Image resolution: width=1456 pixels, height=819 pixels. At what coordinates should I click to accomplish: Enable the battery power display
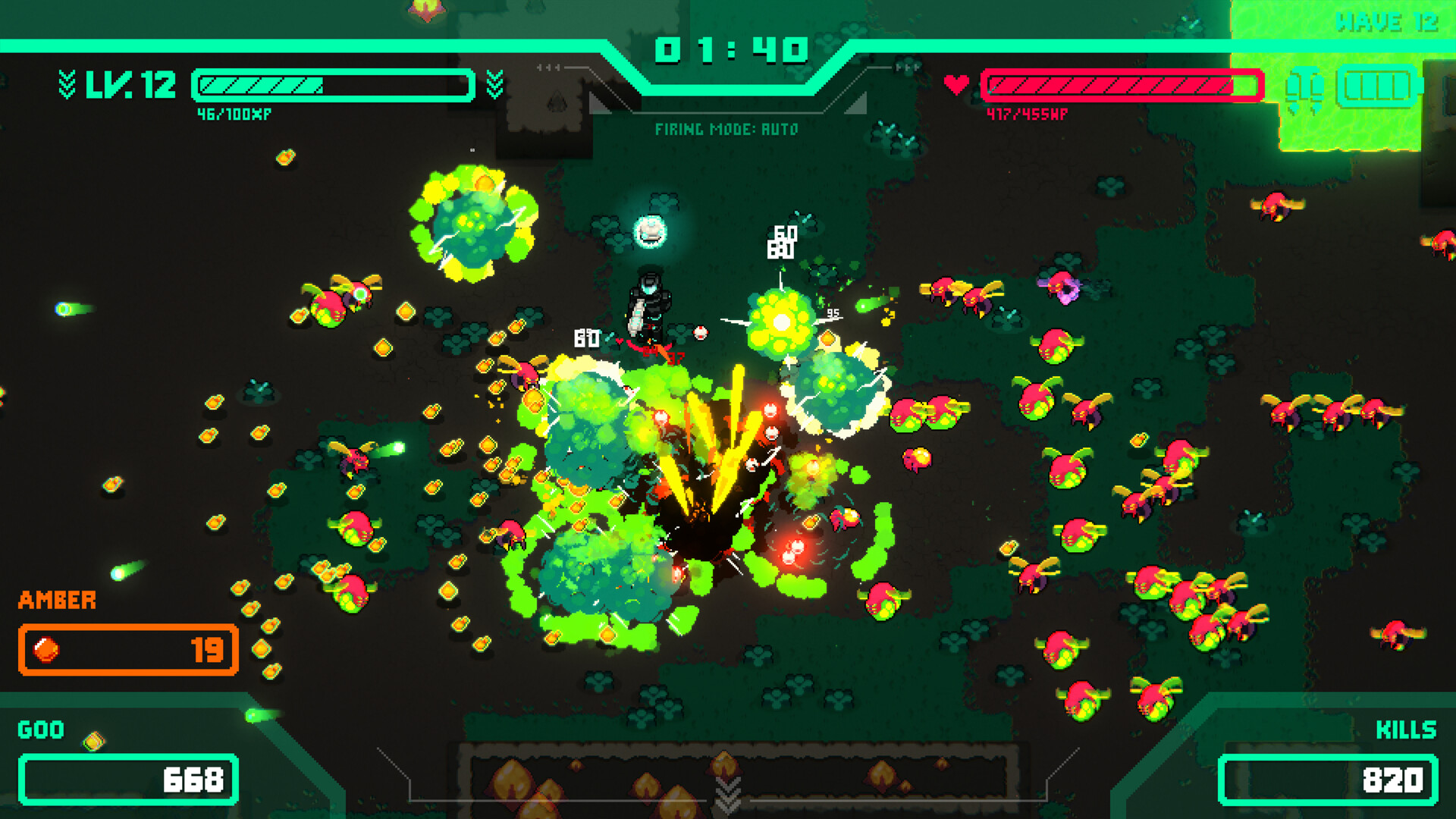tap(1377, 86)
